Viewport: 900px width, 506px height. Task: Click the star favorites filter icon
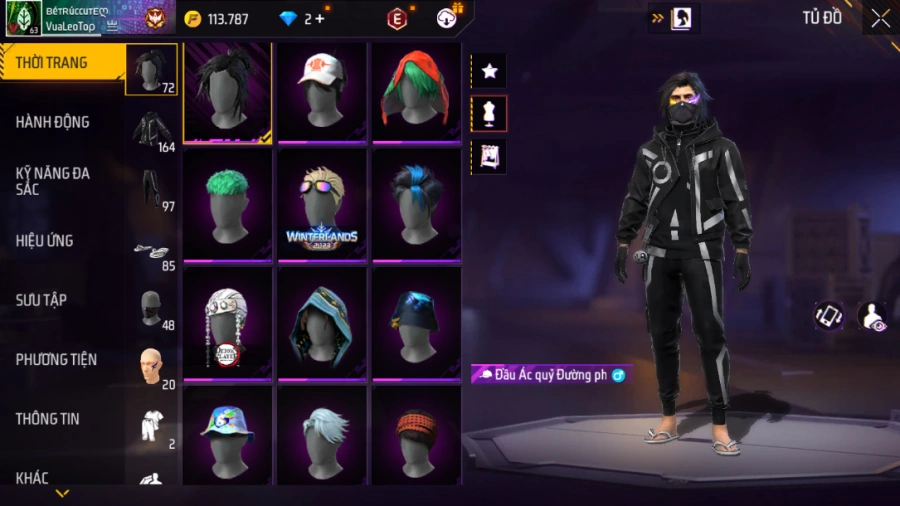coord(490,71)
